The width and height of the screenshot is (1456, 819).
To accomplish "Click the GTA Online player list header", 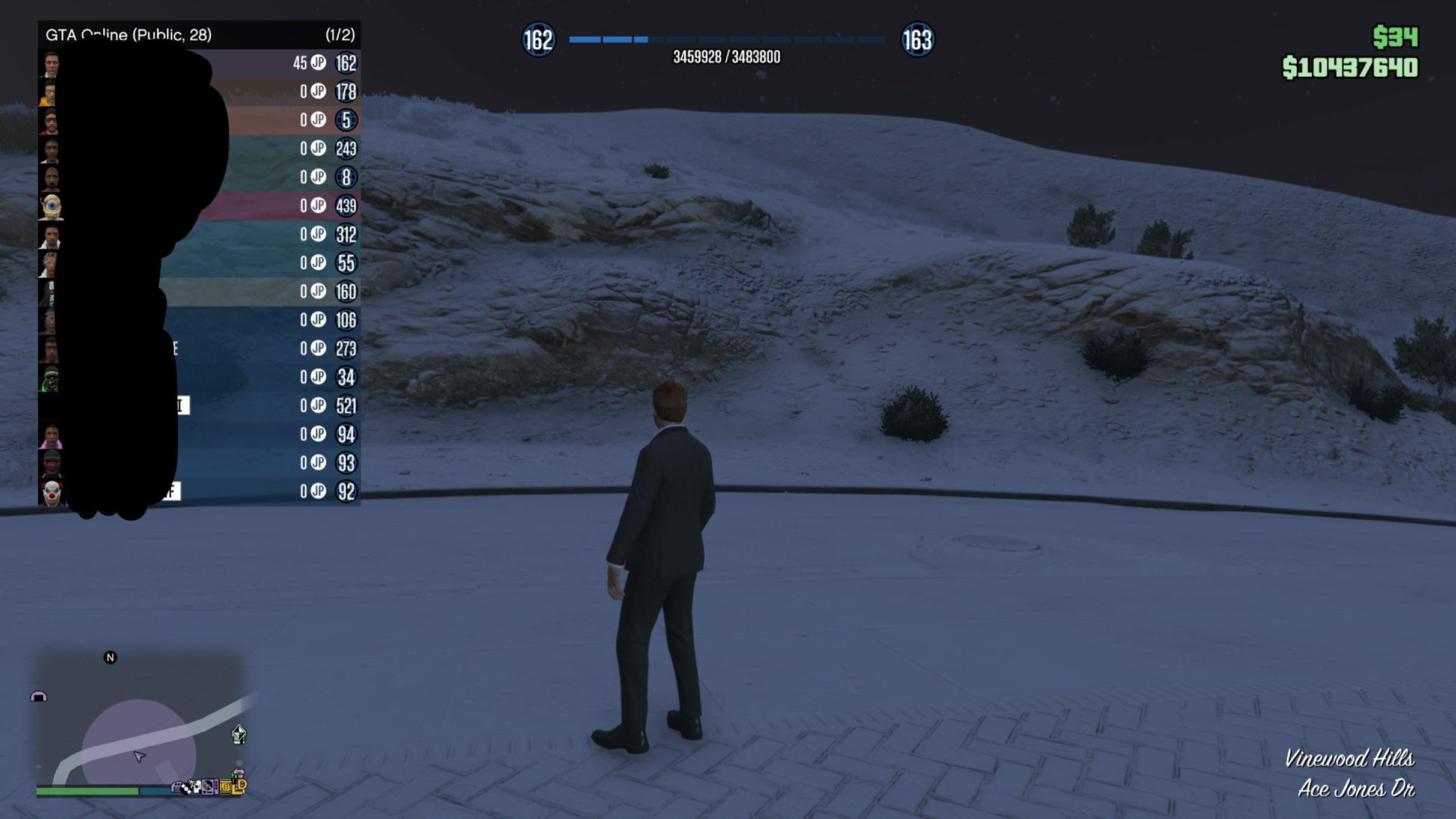I will tap(199, 35).
